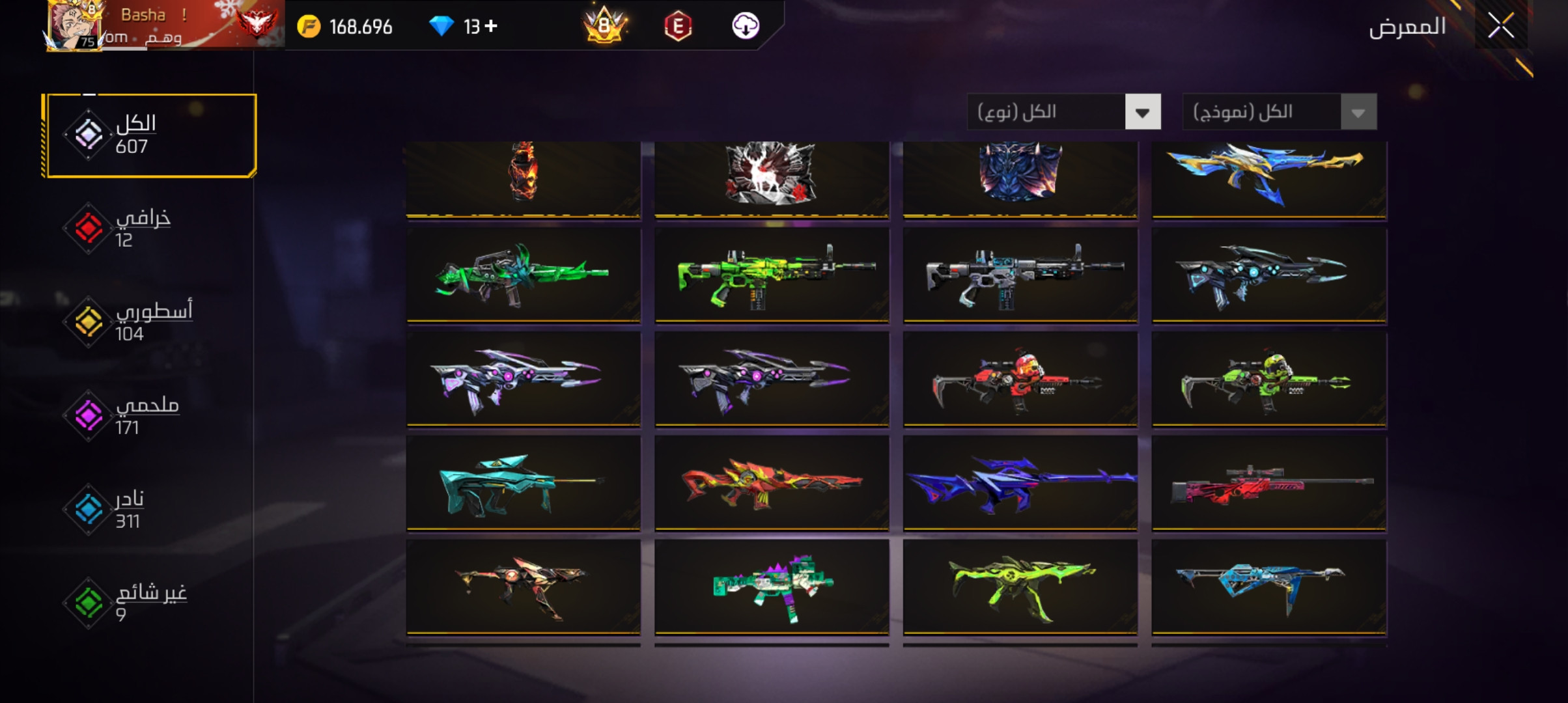Close the gallery with the X button
The image size is (1568, 703).
(1500, 26)
